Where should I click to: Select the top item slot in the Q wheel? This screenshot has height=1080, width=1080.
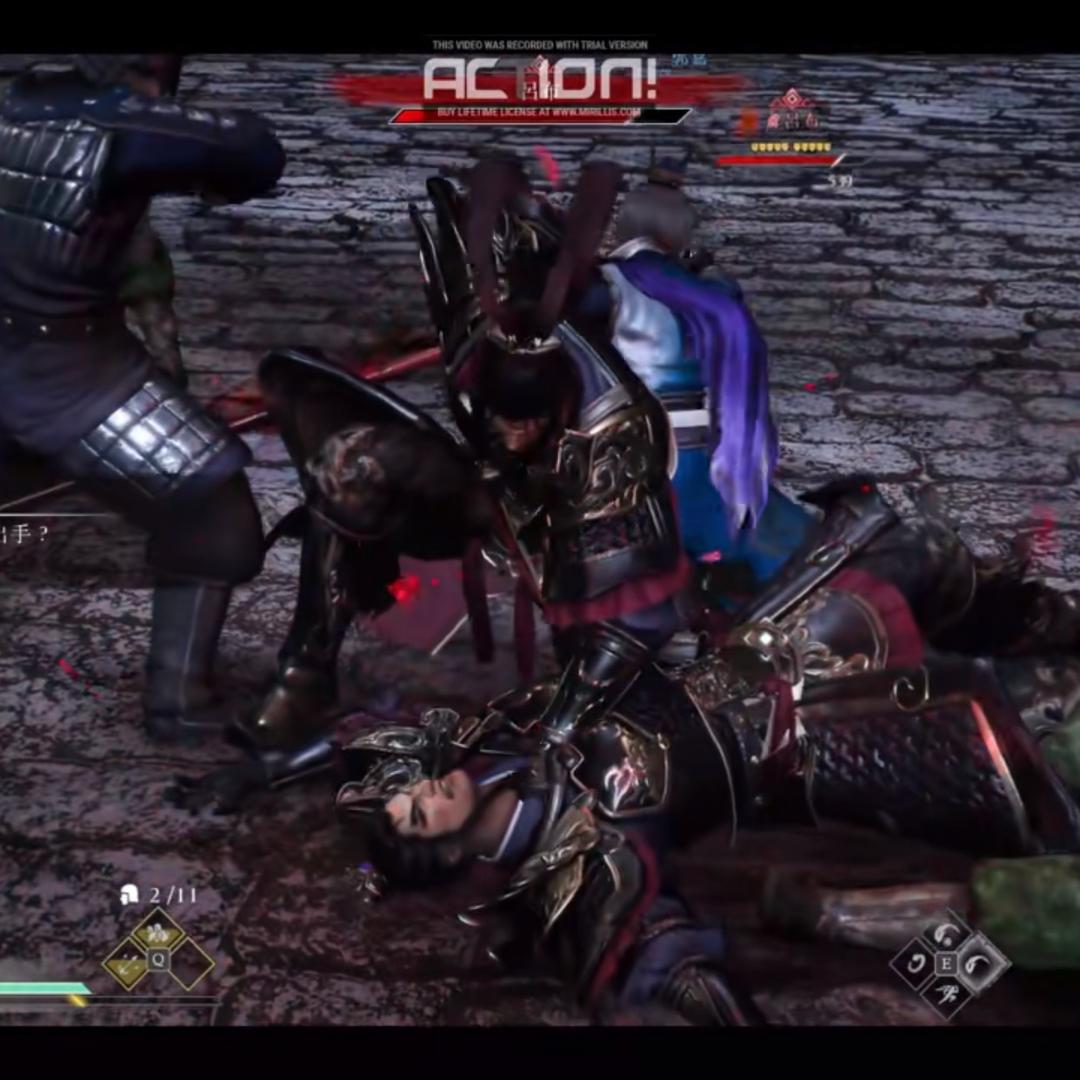point(158,933)
